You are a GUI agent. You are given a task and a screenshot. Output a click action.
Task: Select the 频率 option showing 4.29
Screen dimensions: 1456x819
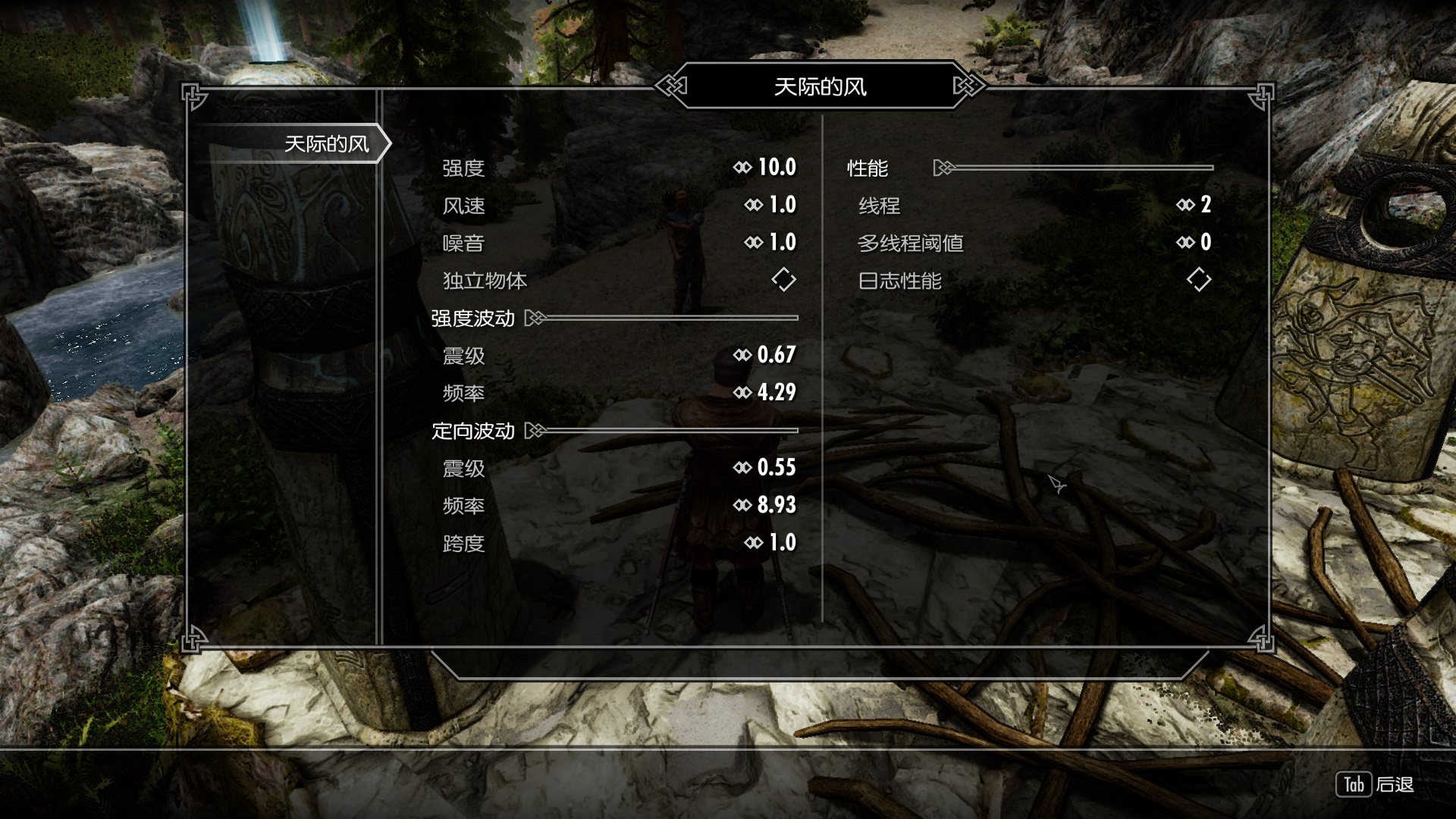618,393
